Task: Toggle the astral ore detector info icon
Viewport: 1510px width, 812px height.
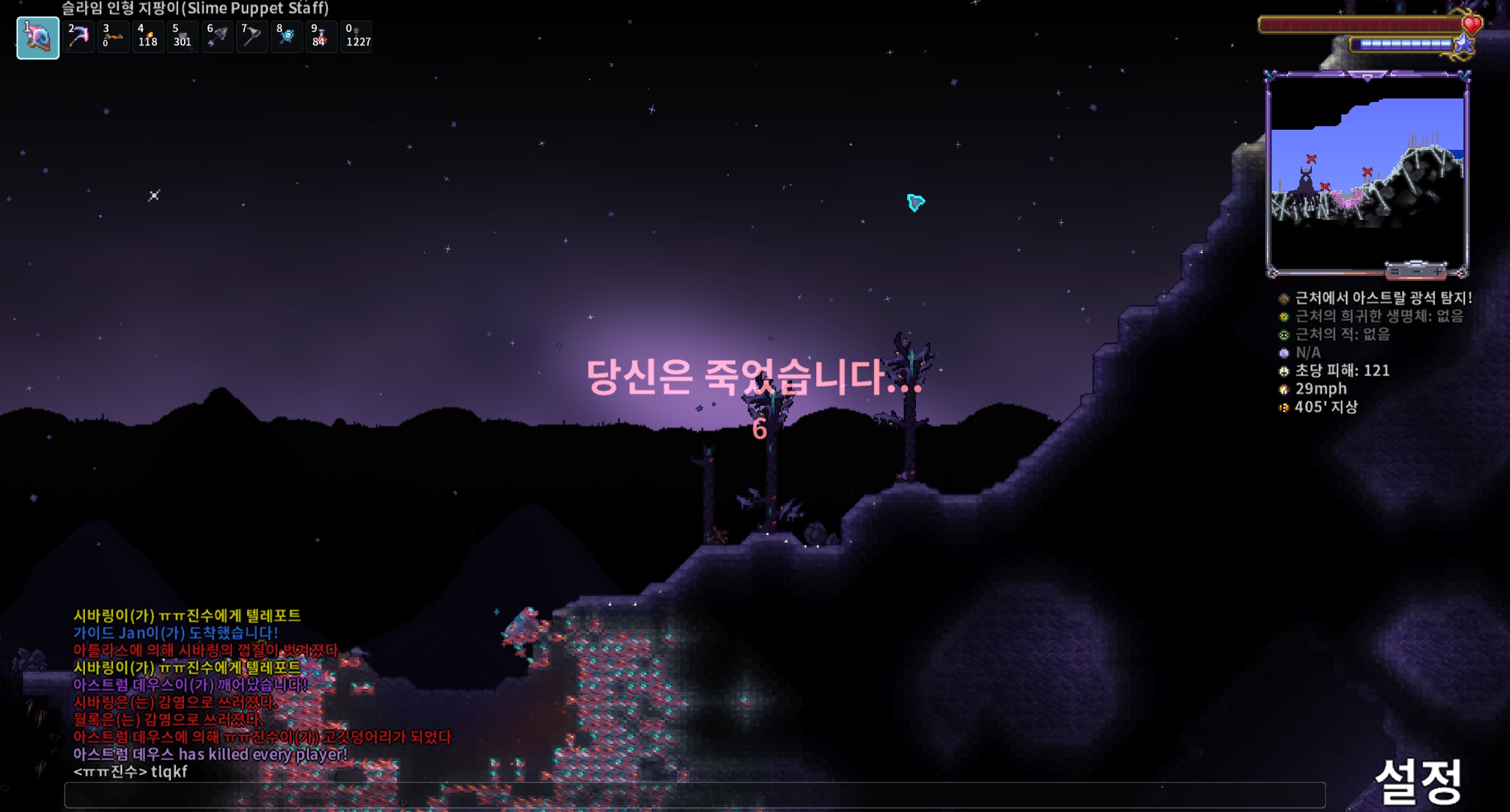Action: 1283,298
